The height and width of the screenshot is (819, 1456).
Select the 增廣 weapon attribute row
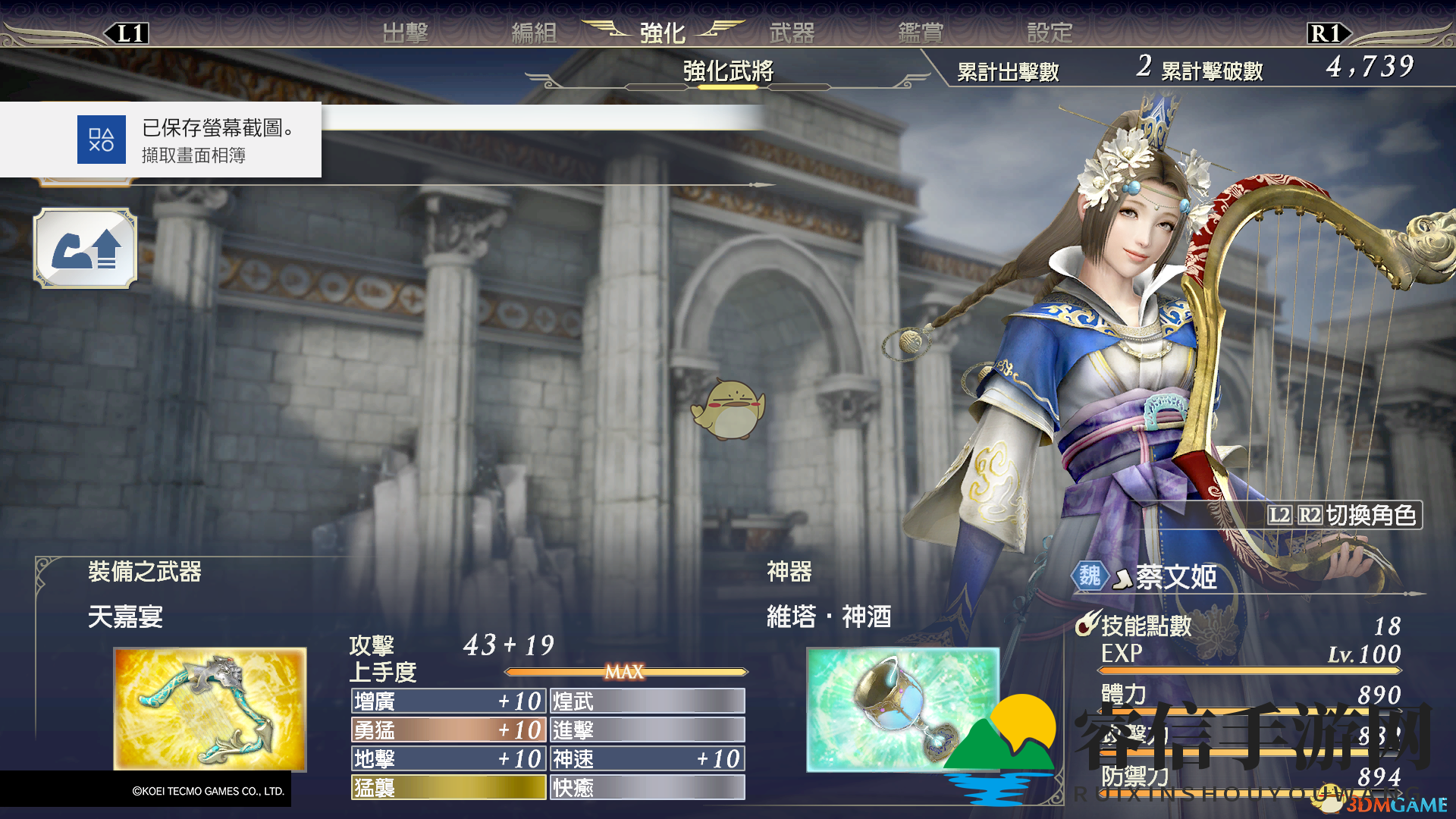click(448, 701)
